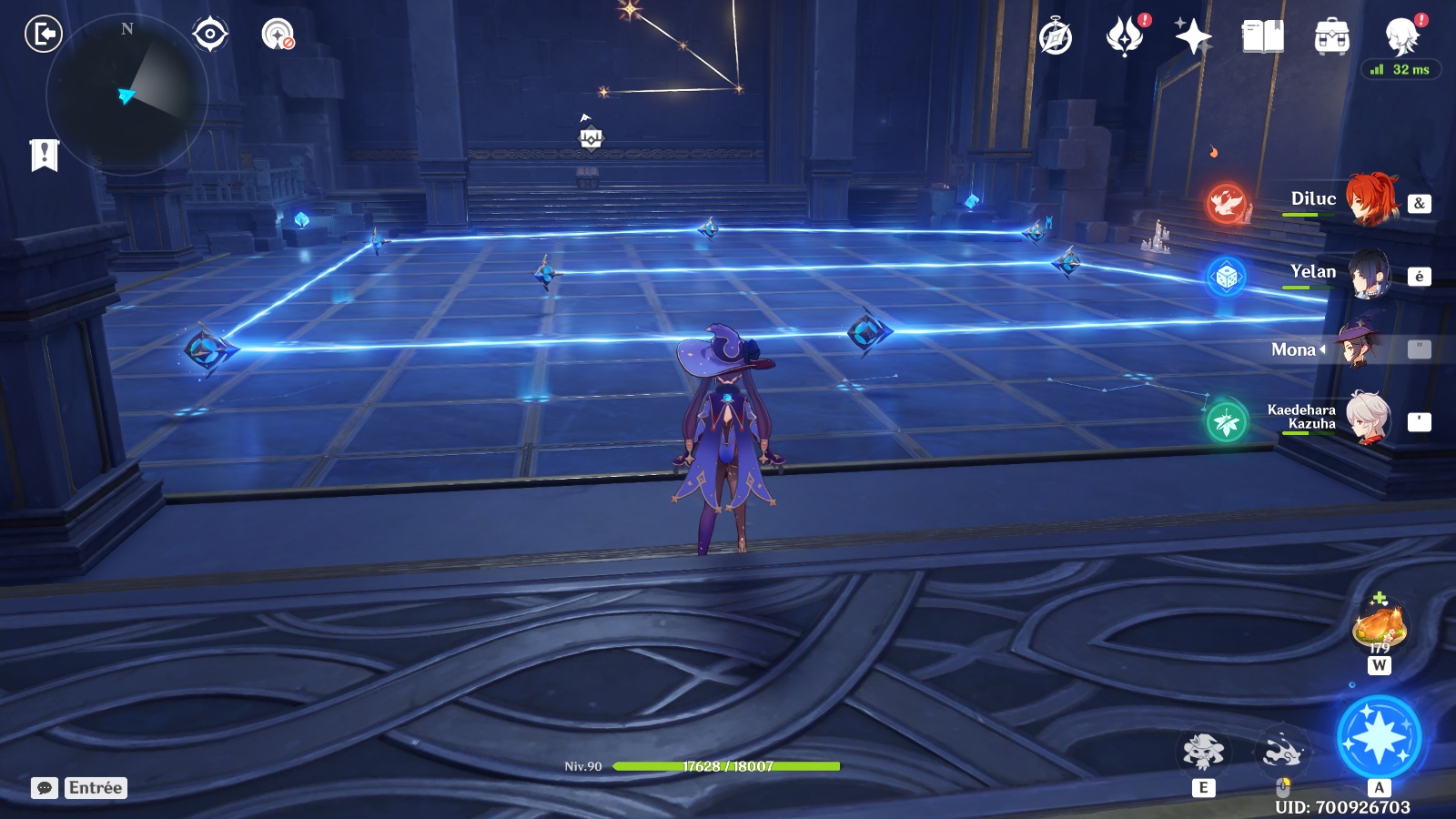Switch to Yelan
This screenshot has height=819, width=1456.
tap(1370, 274)
